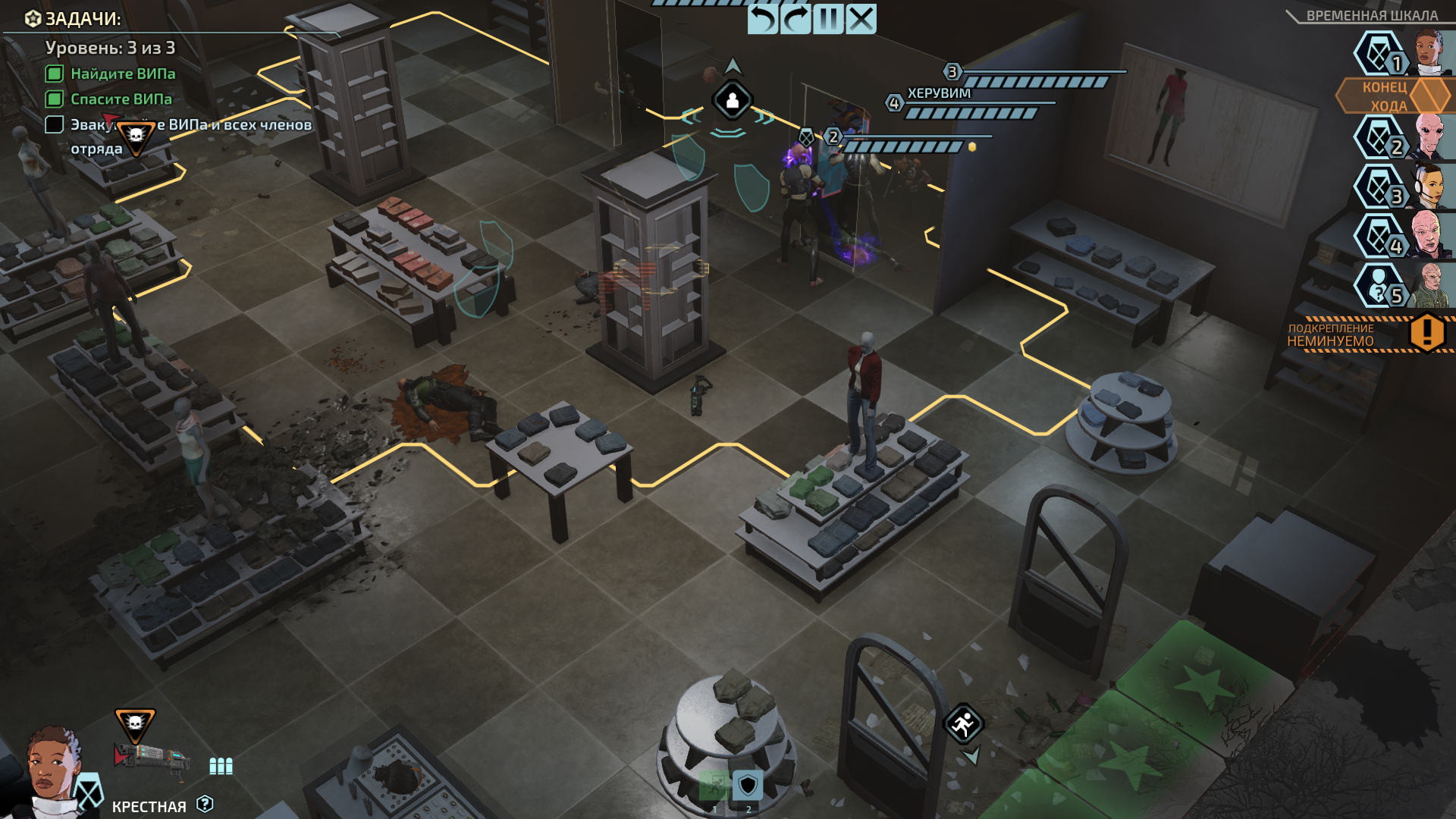
Task: Click the Крестная character portrait
Action: point(52,770)
